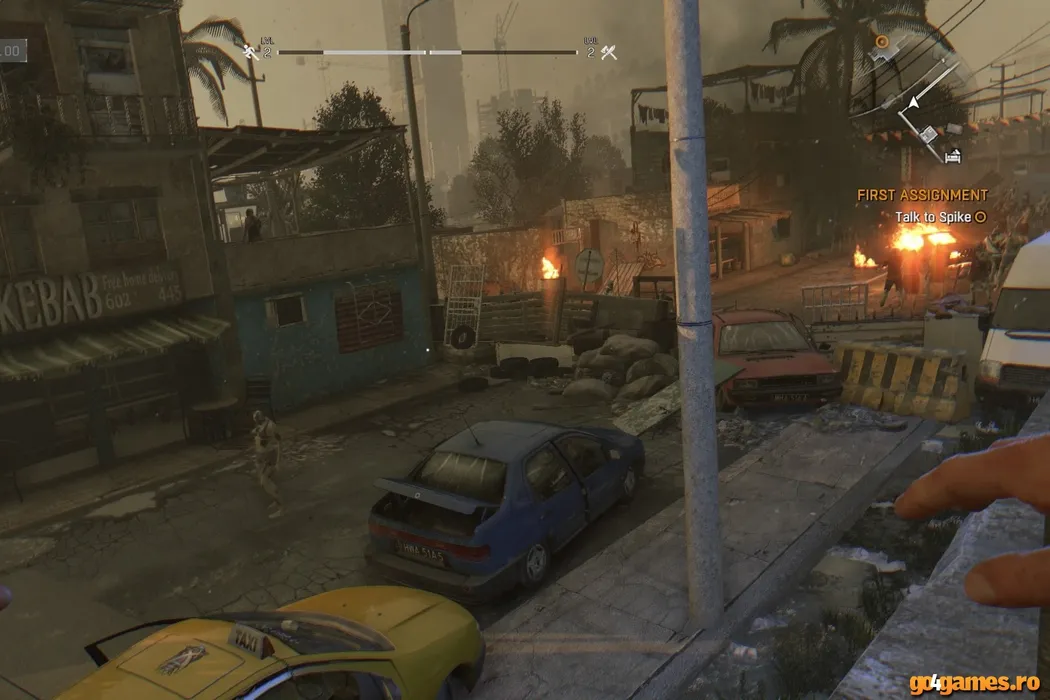Select the bed safe zone minimap marker
Screen dimensions: 1050x700
click(952, 156)
